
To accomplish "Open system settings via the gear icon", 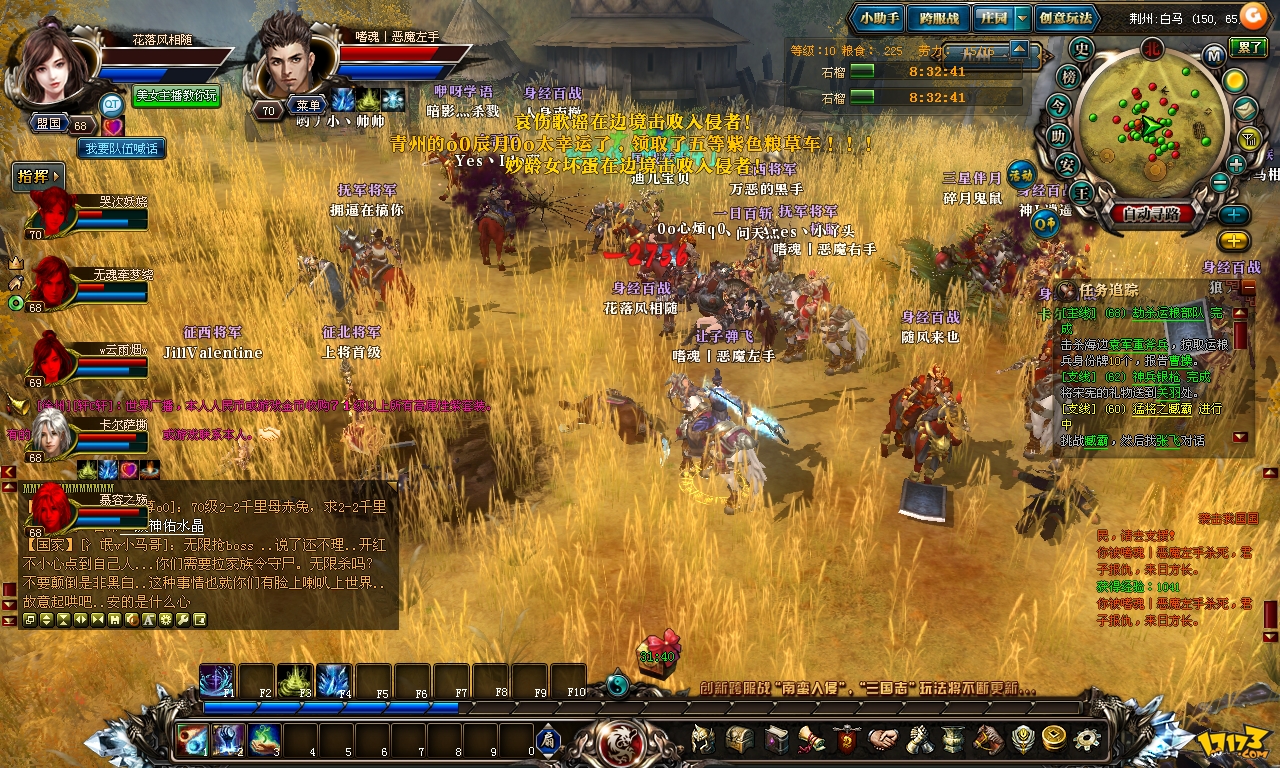I will point(1087,740).
